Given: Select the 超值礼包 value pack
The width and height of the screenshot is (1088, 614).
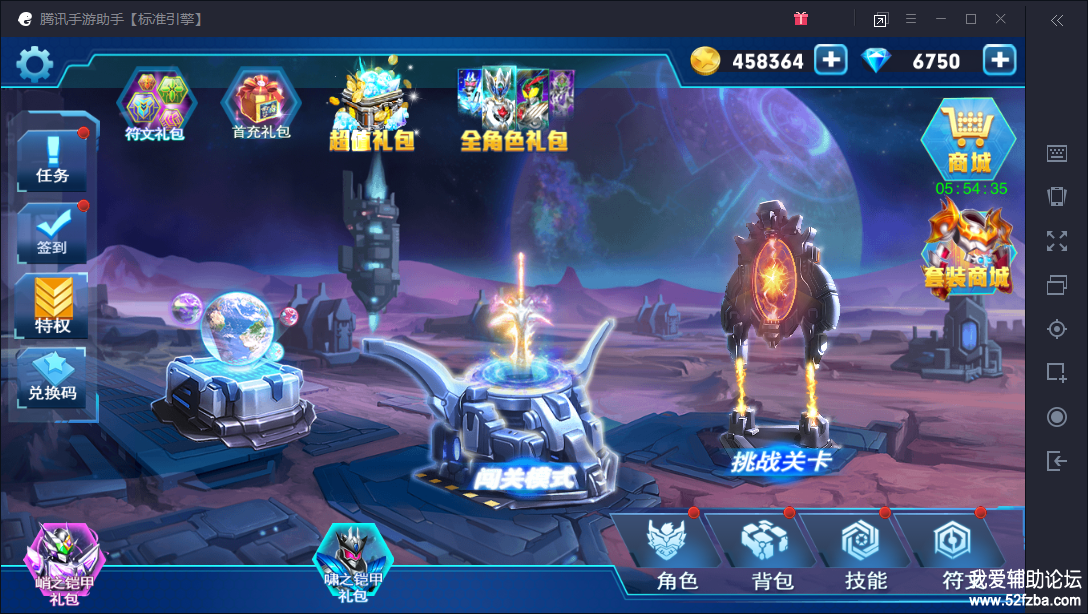Looking at the screenshot, I should tap(371, 112).
